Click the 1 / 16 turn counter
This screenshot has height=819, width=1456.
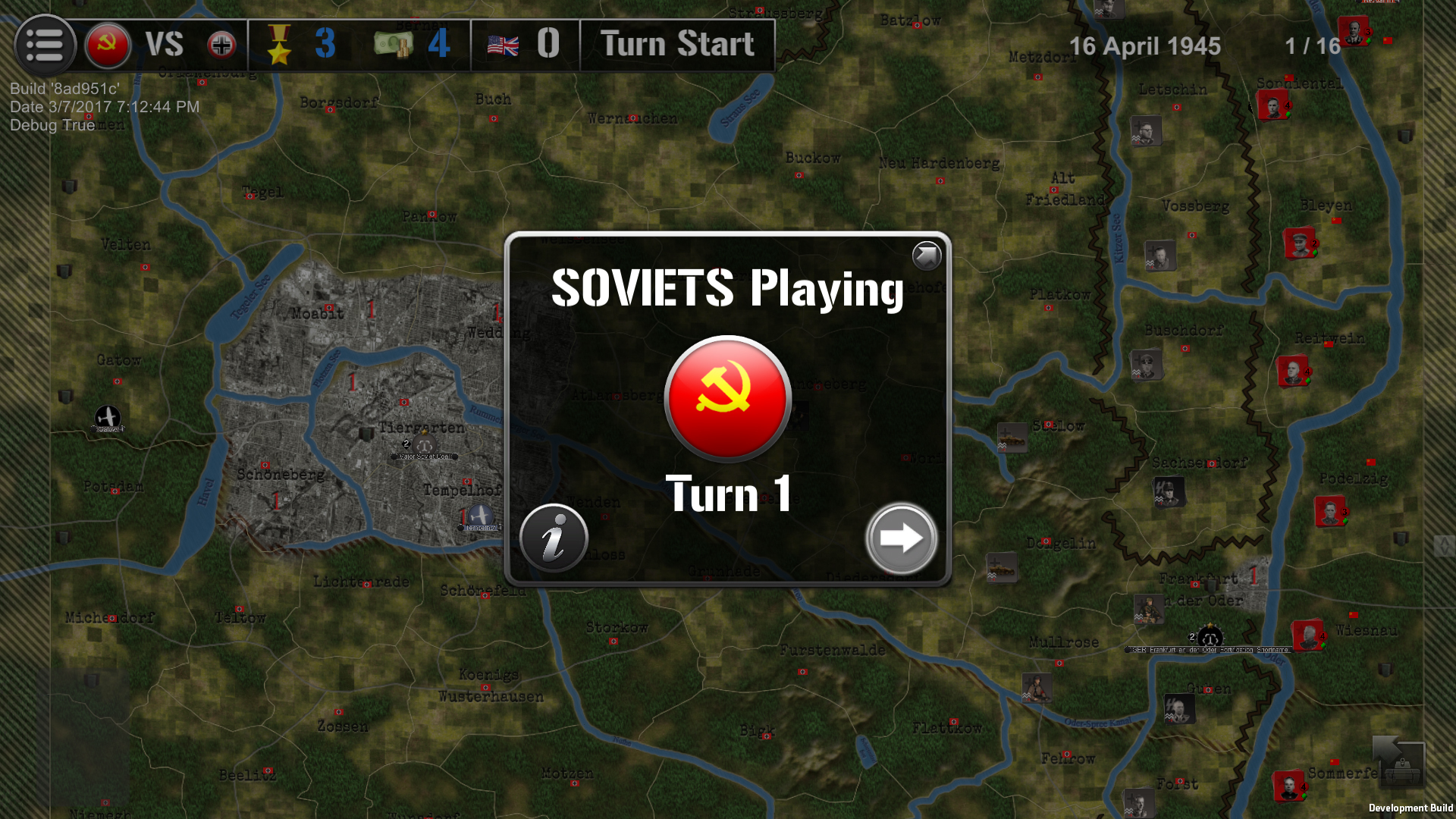[1310, 46]
